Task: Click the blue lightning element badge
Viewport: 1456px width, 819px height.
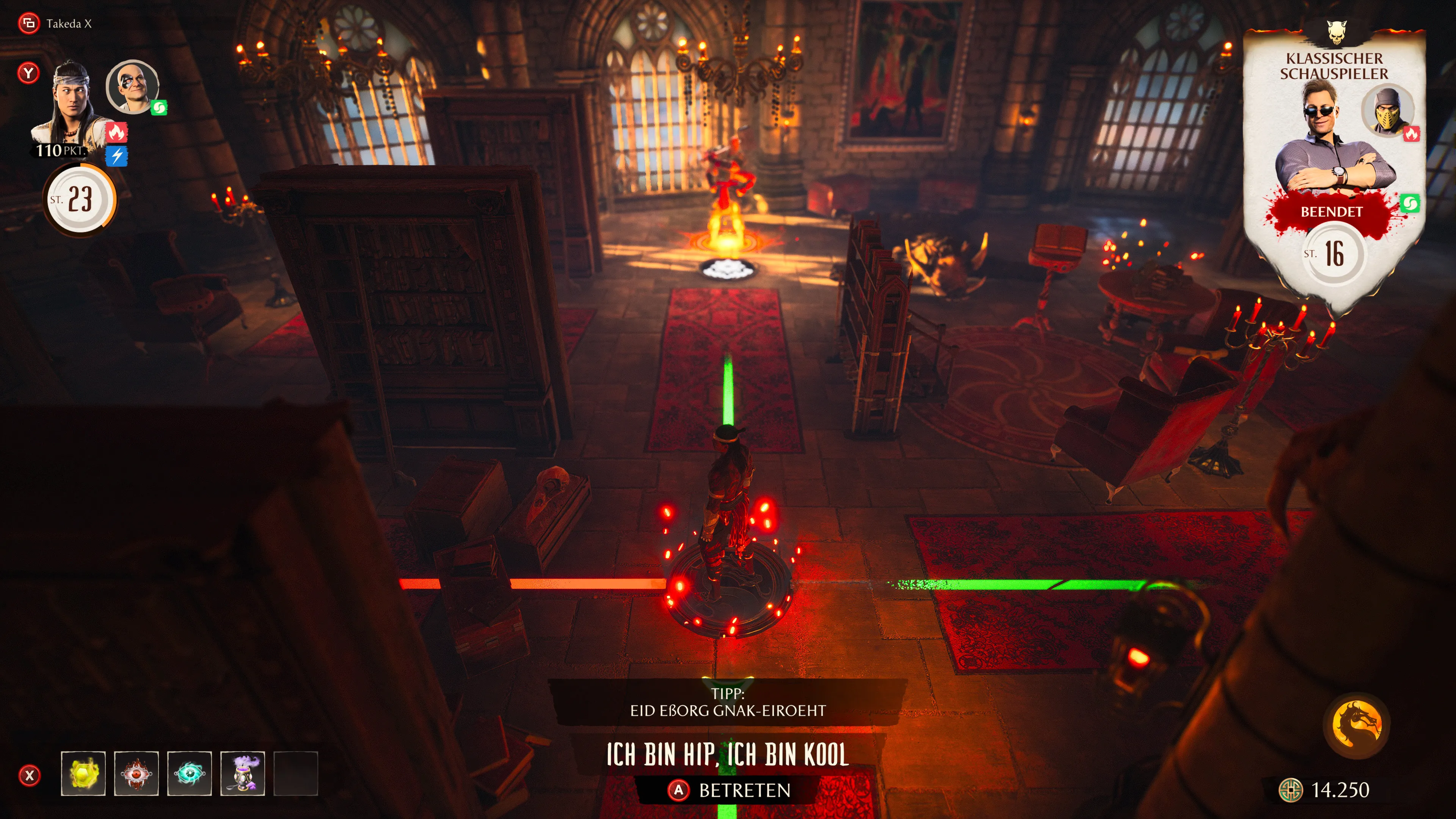Action: click(x=116, y=155)
